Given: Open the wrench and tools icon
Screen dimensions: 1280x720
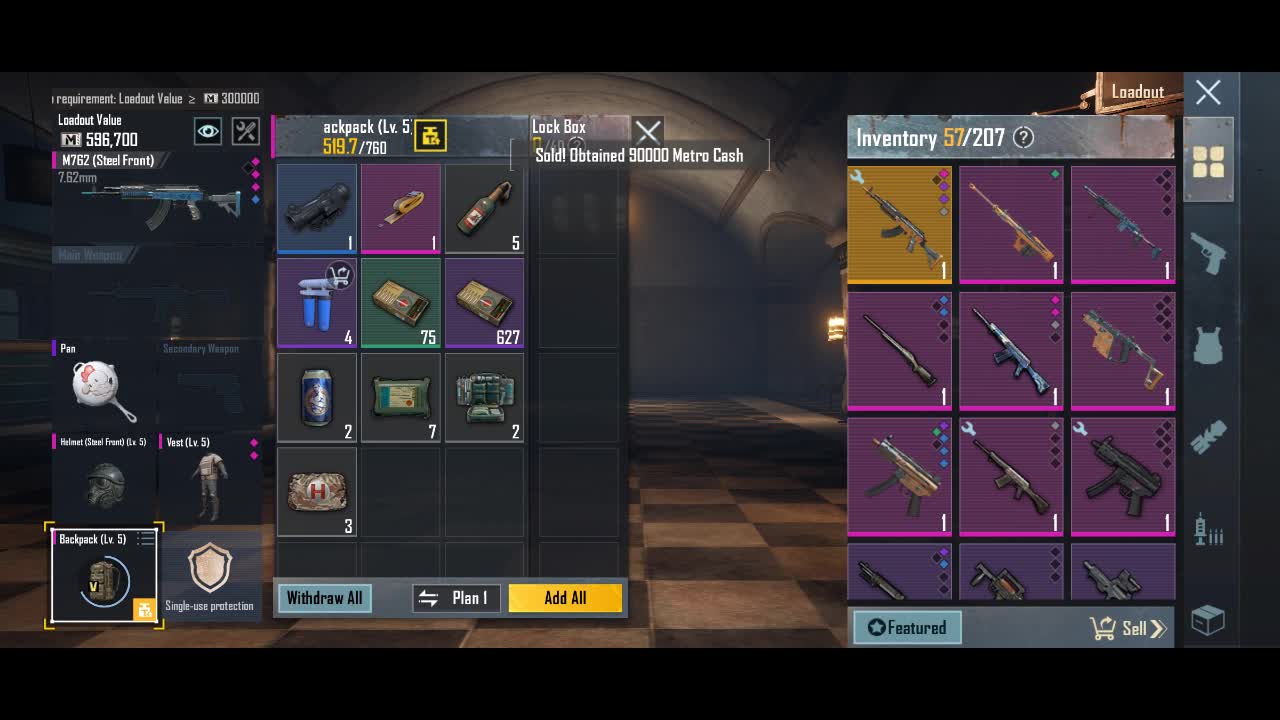Looking at the screenshot, I should coord(246,131).
